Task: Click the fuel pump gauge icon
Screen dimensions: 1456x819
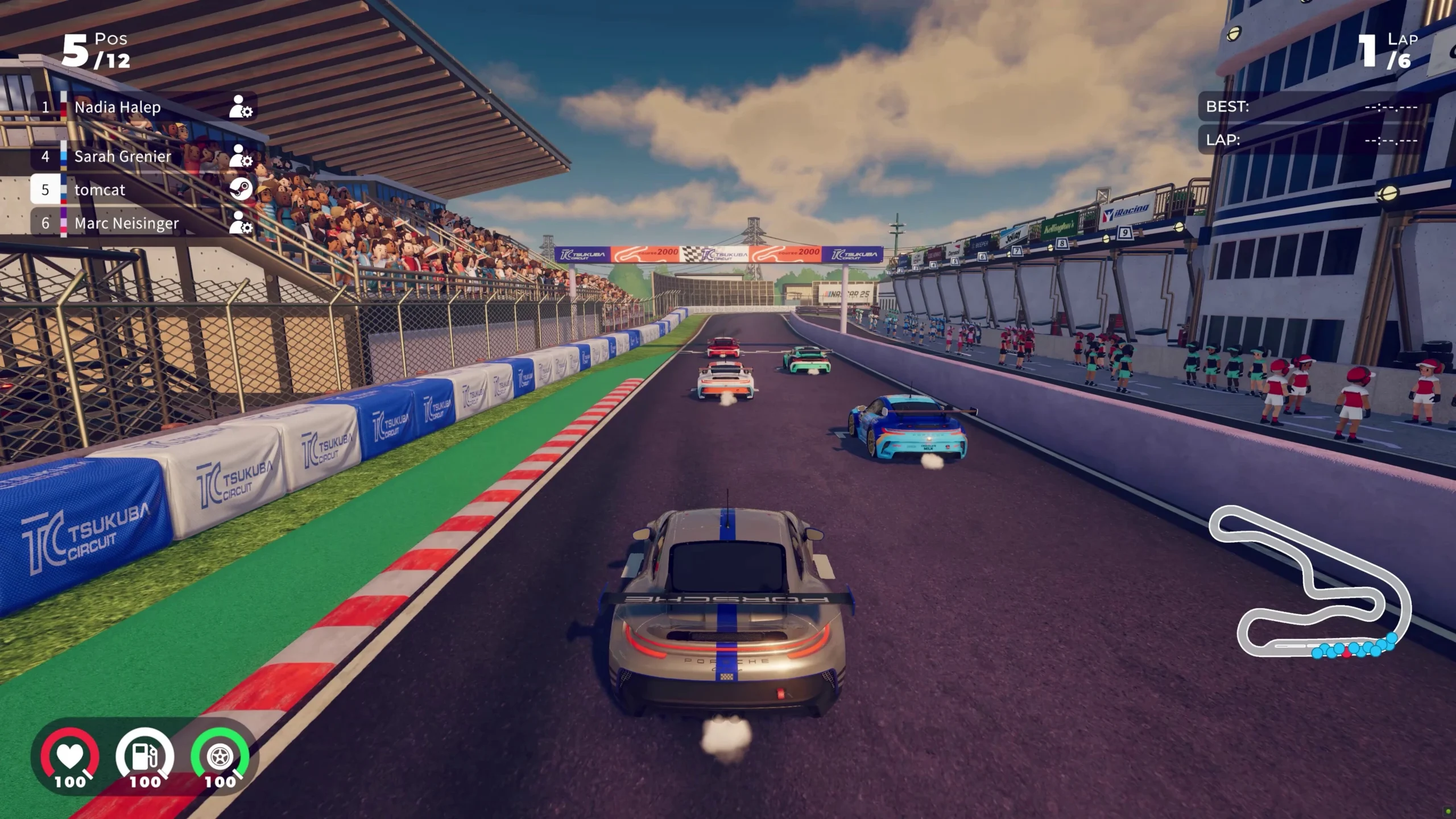Action: (144, 756)
